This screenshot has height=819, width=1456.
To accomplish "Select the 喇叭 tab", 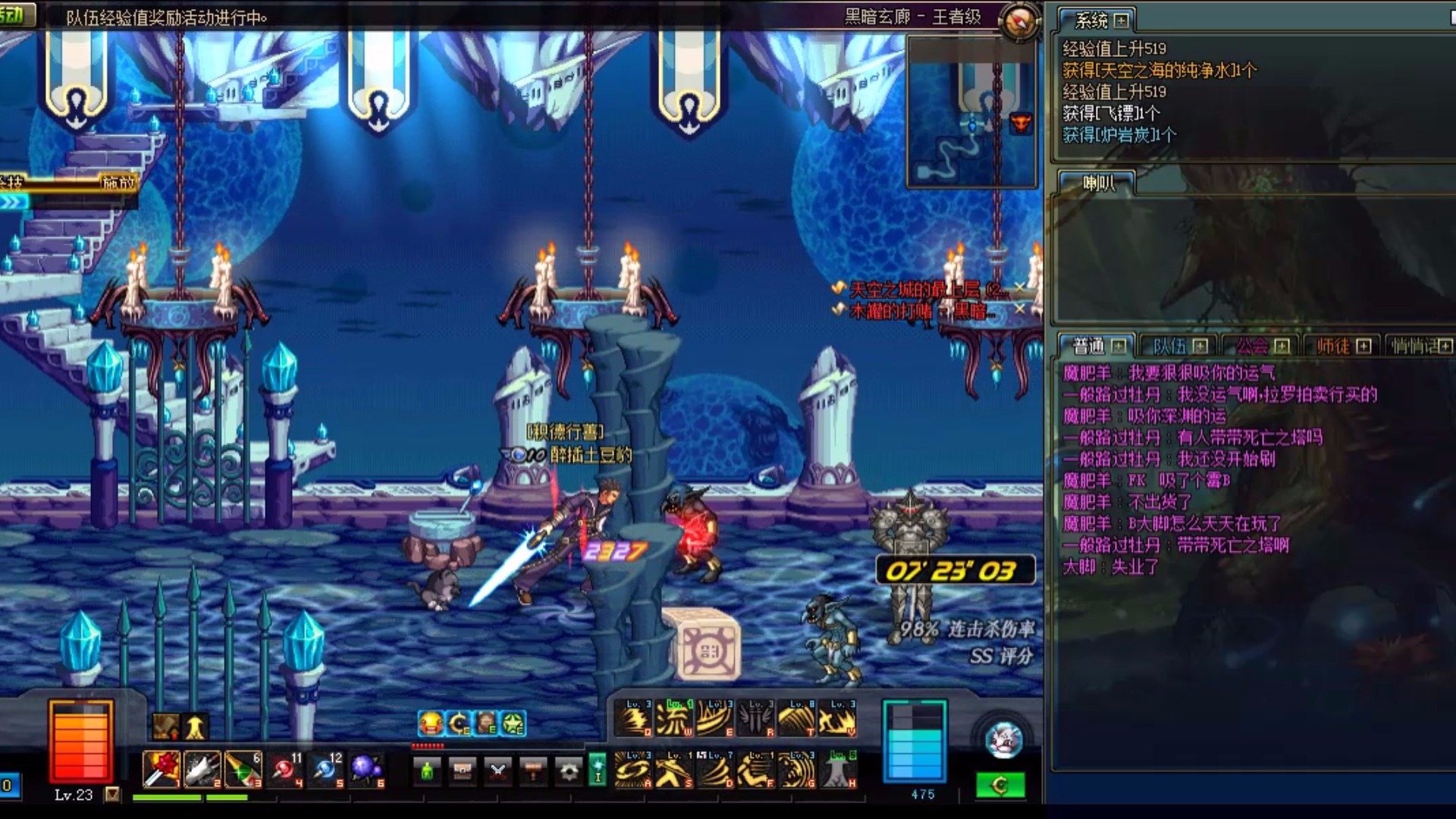I will [1097, 183].
